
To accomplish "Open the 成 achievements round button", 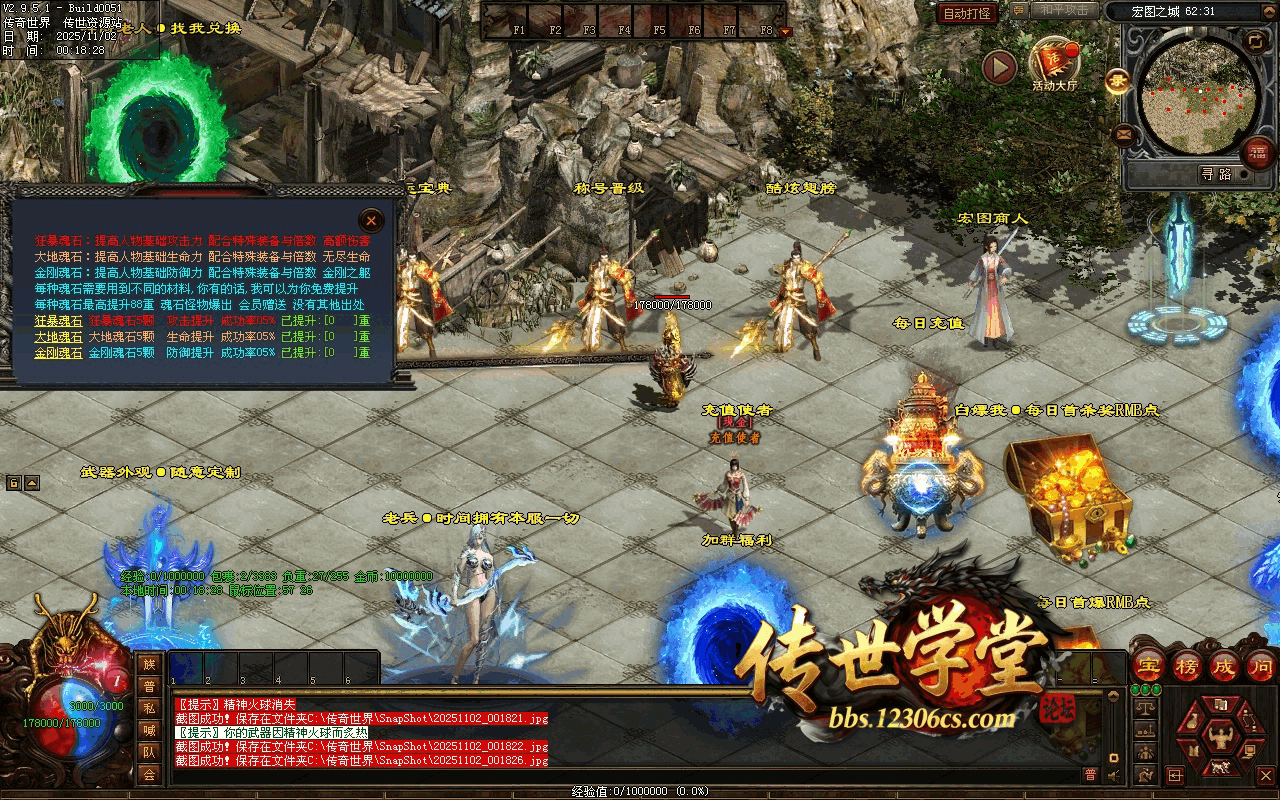I will click(x=1226, y=665).
